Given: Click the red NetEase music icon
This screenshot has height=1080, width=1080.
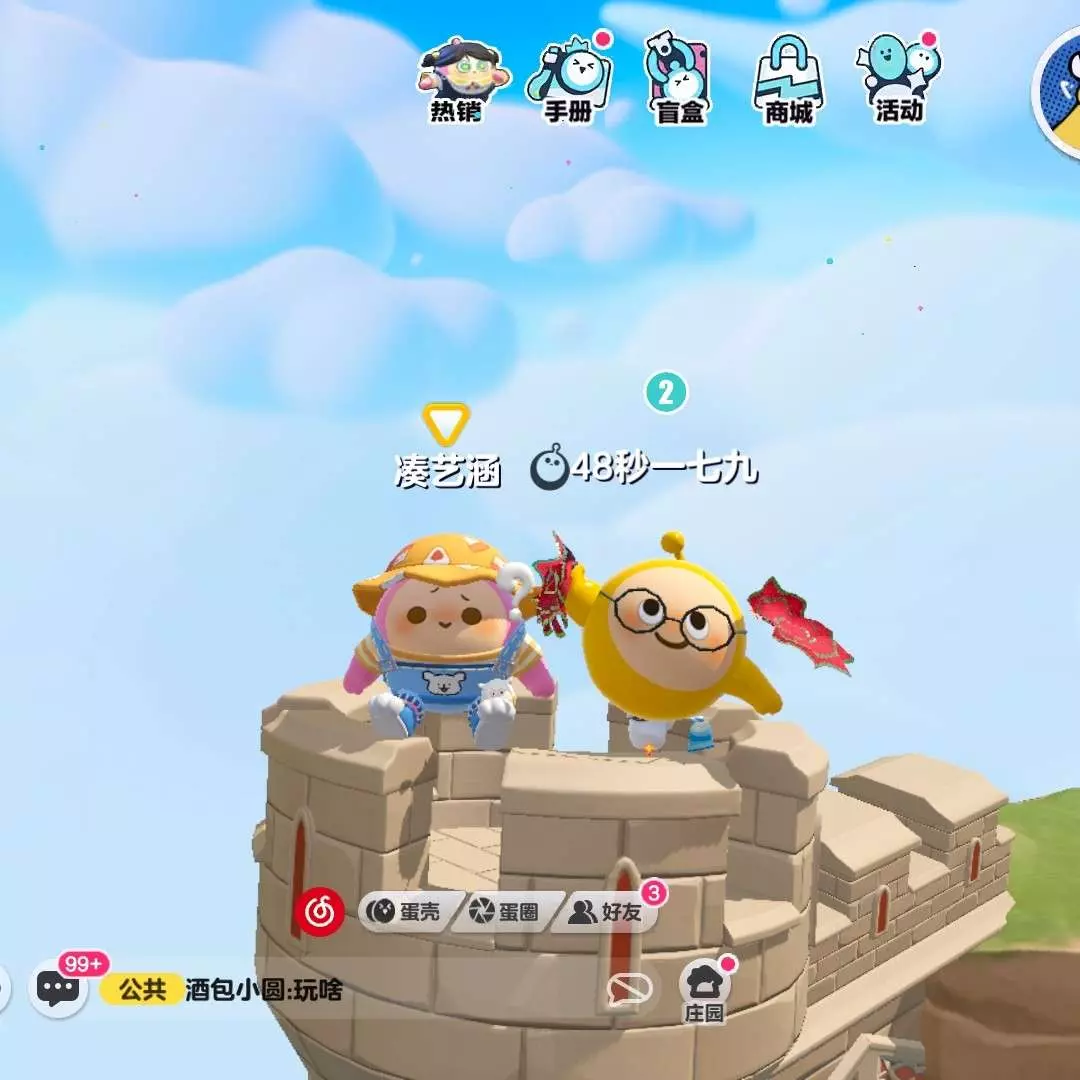Looking at the screenshot, I should point(320,911).
